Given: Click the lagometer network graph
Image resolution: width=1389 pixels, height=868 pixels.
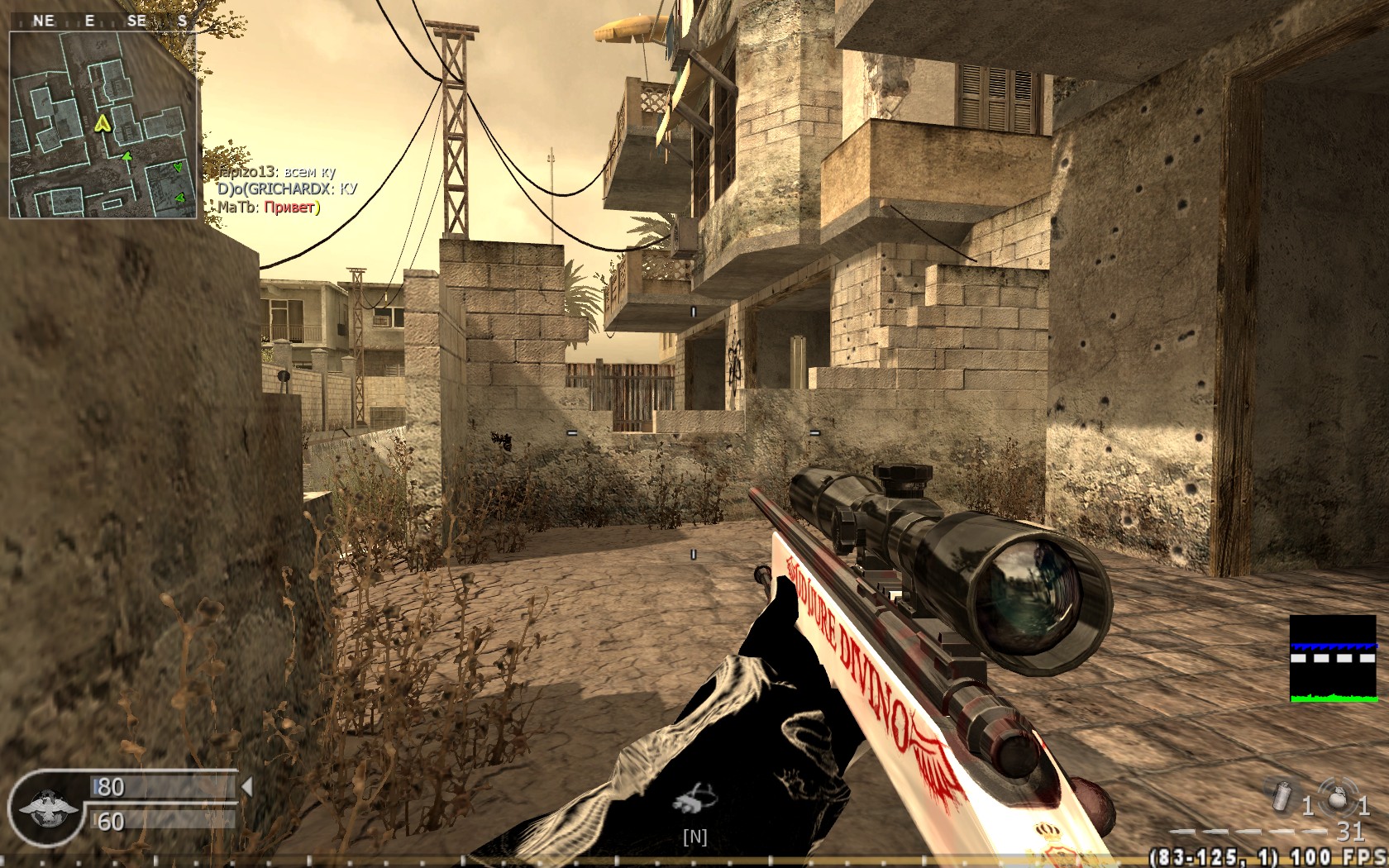Looking at the screenshot, I should coord(1333,659).
